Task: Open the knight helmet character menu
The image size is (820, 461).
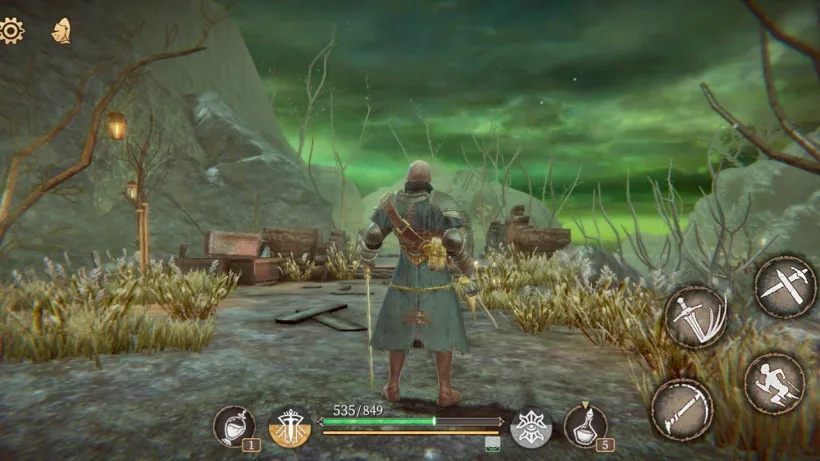Action: 61,31
